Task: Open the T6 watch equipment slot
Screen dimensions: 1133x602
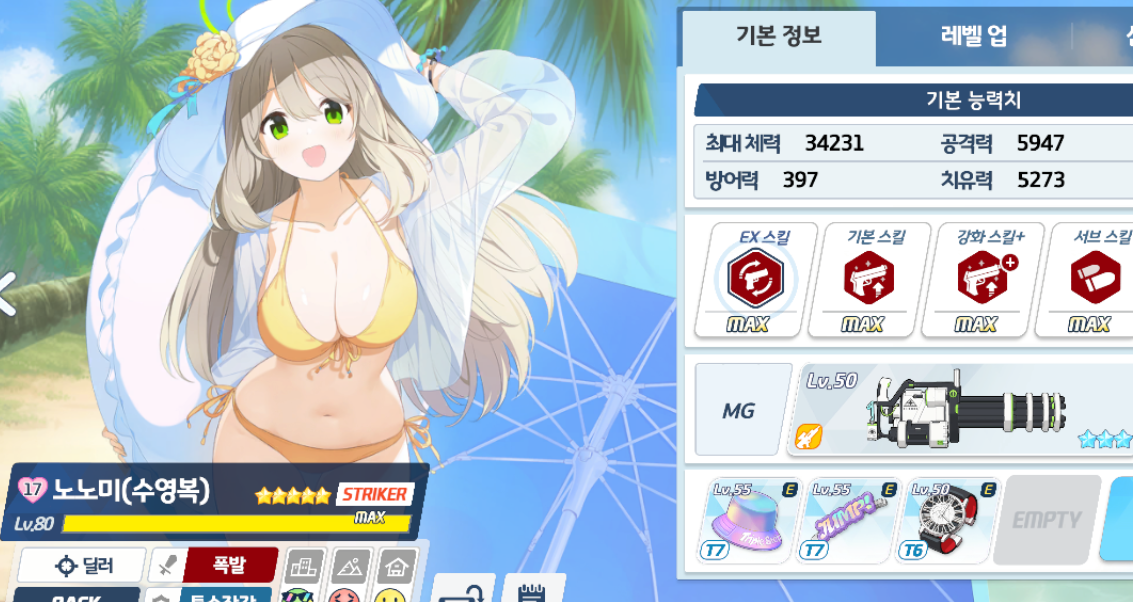Action: 950,520
